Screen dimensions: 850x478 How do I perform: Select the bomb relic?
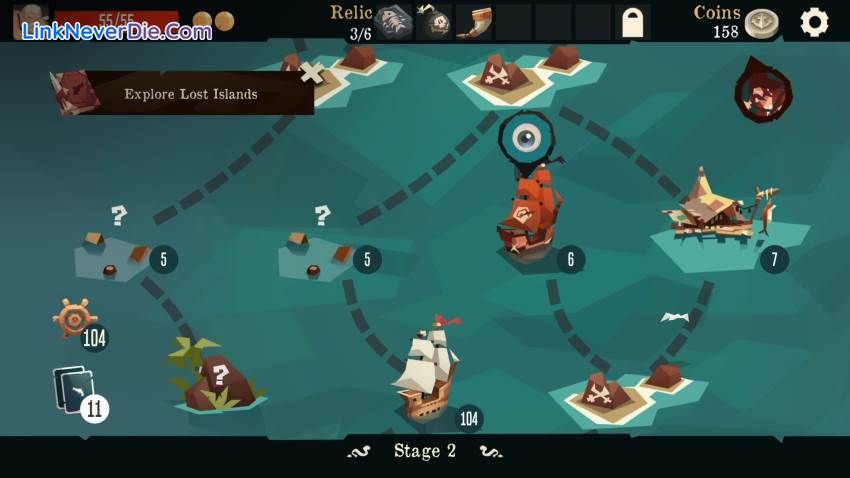point(433,22)
